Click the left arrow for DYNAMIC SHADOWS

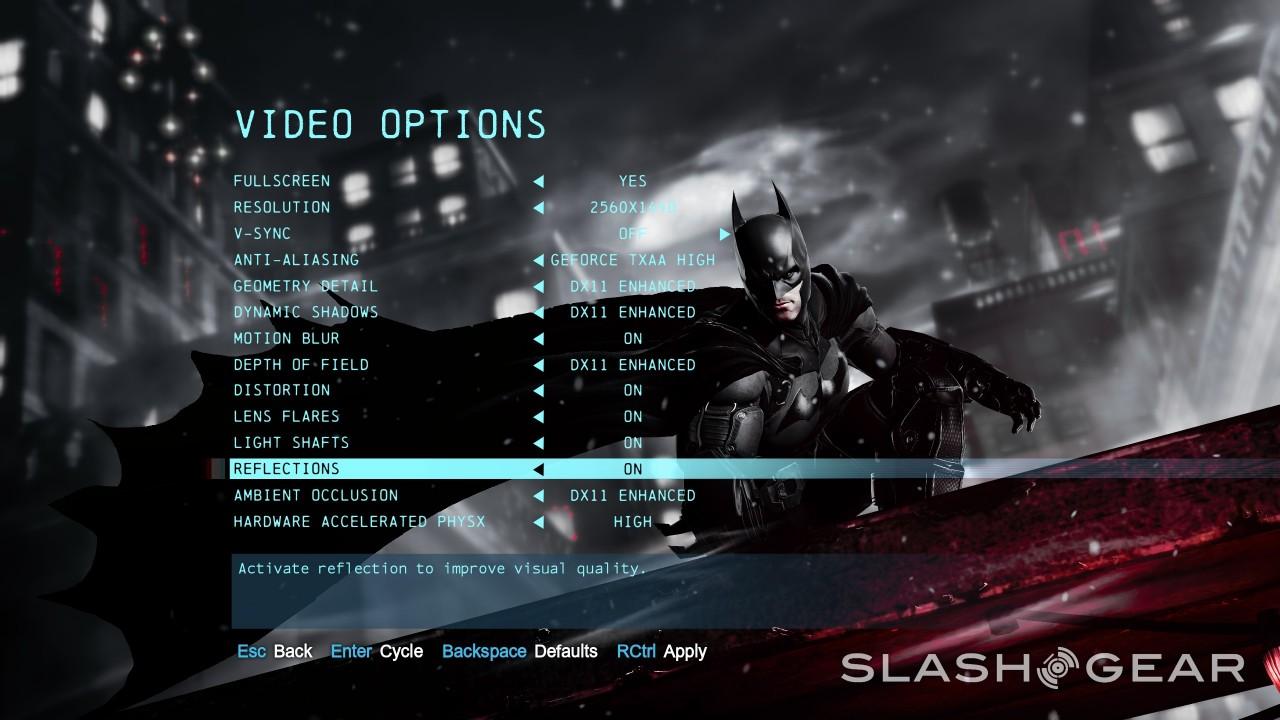pyautogui.click(x=540, y=312)
